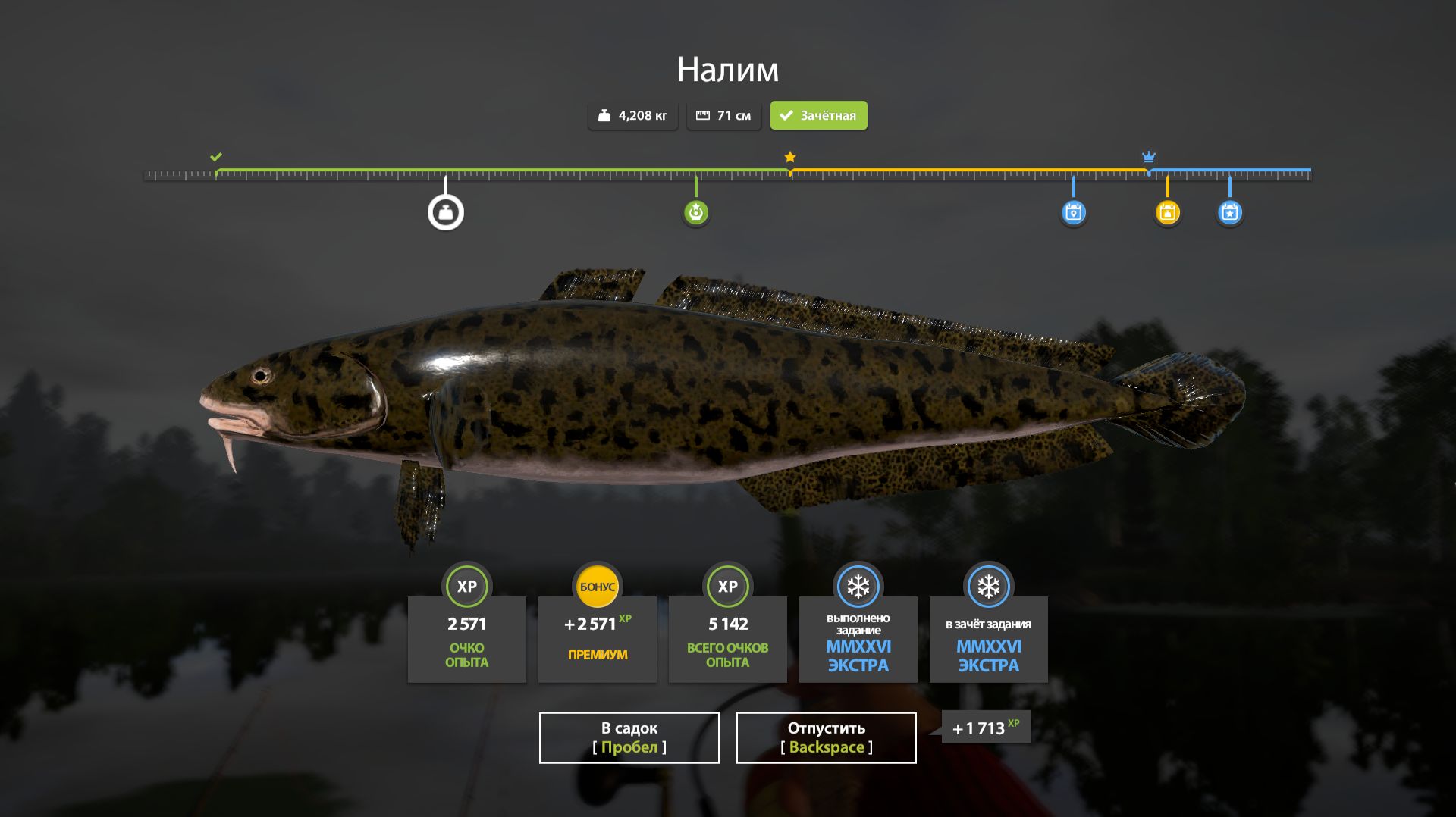Image resolution: width=1456 pixels, height=817 pixels.
Task: Click the ПРЕМИУМ bonus XP tile
Action: (x=598, y=639)
